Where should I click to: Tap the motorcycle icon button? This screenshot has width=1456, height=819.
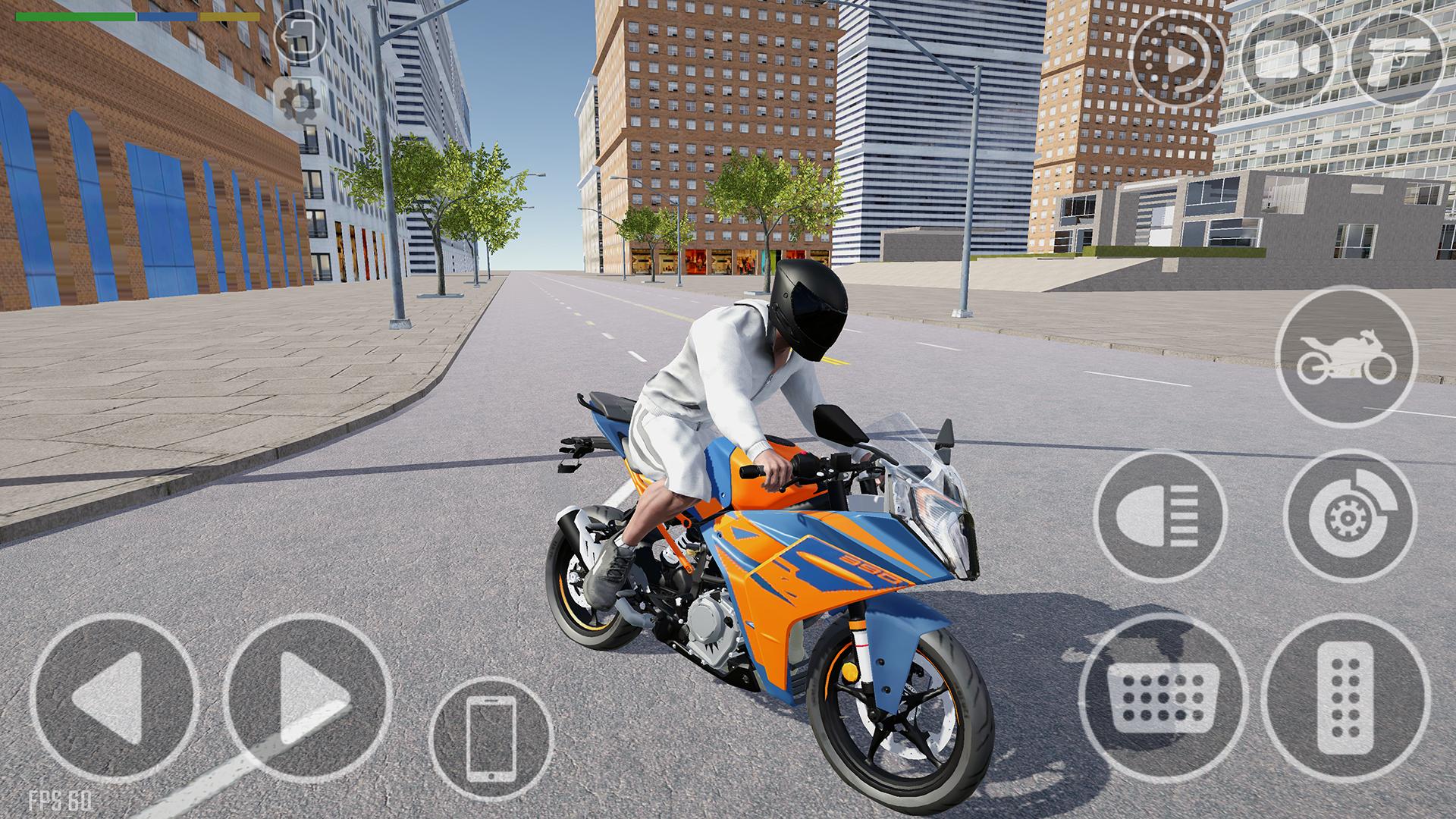click(x=1345, y=358)
